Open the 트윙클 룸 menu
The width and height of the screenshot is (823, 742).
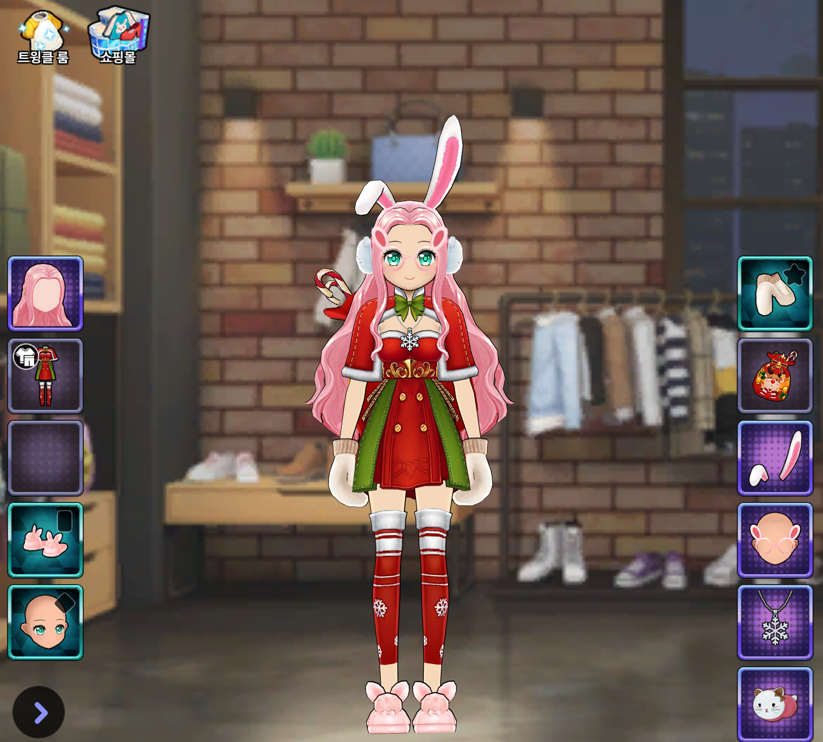(x=43, y=36)
